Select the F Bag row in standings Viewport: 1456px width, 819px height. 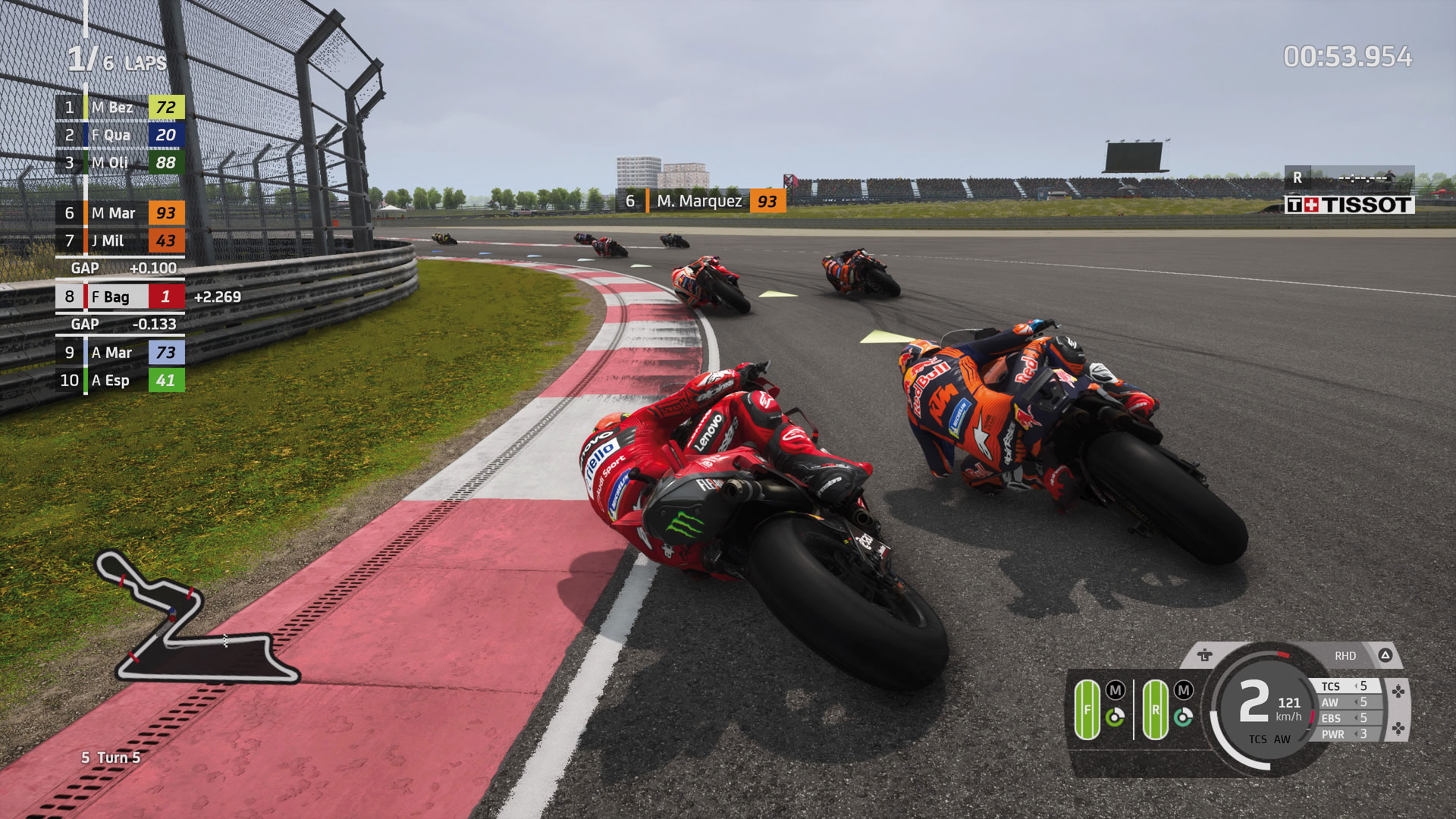tap(118, 297)
